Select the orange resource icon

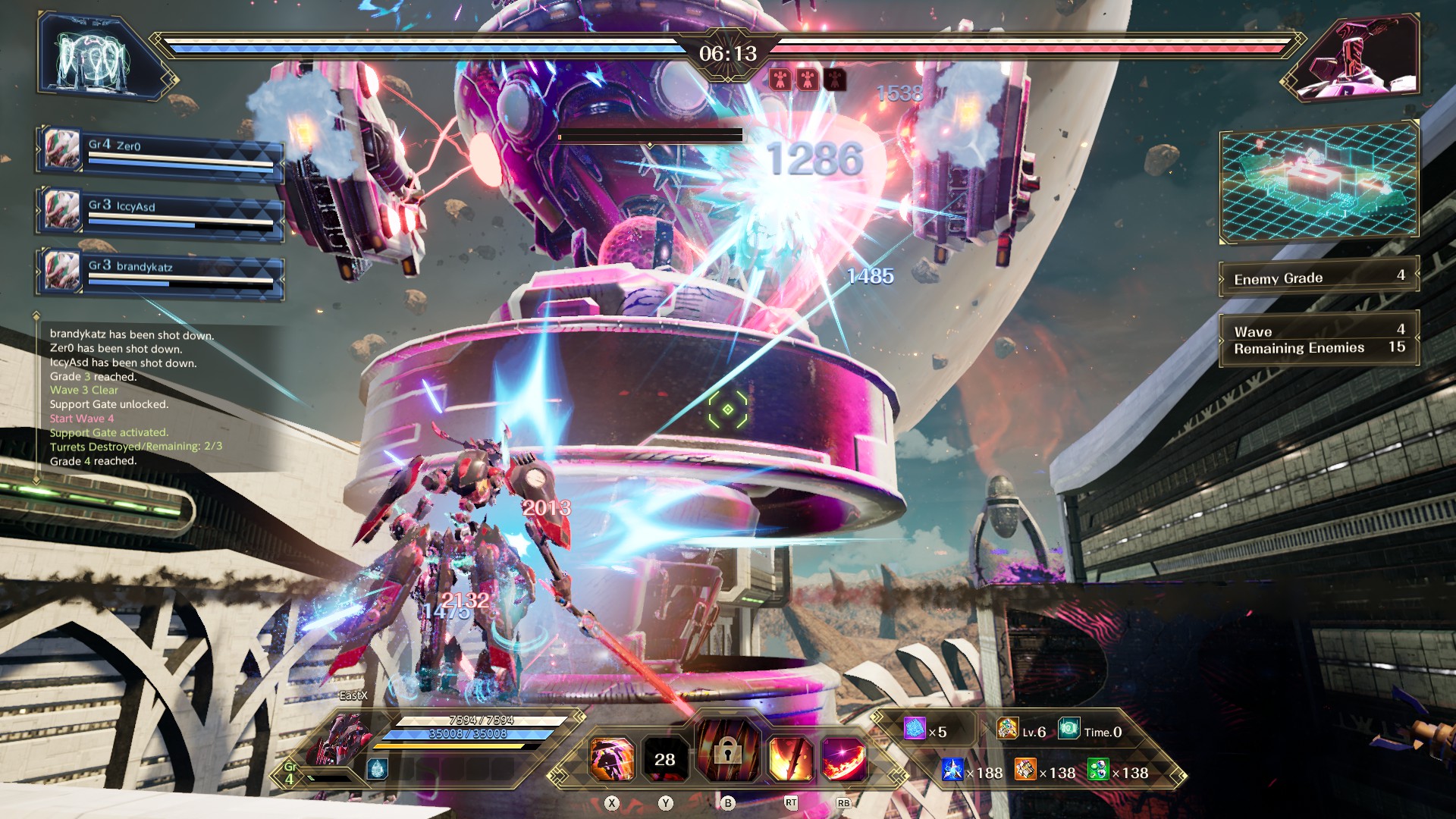pyautogui.click(x=1025, y=770)
